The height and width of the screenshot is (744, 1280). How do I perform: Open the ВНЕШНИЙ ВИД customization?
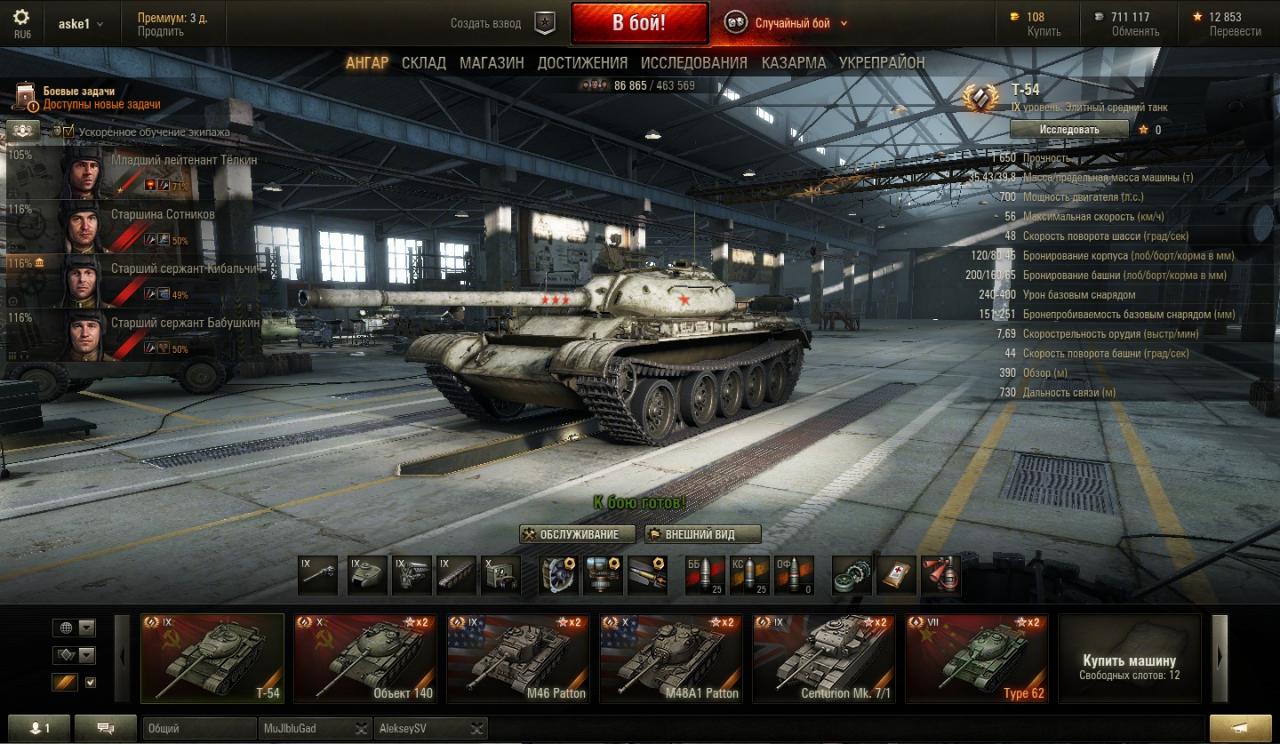(x=703, y=534)
